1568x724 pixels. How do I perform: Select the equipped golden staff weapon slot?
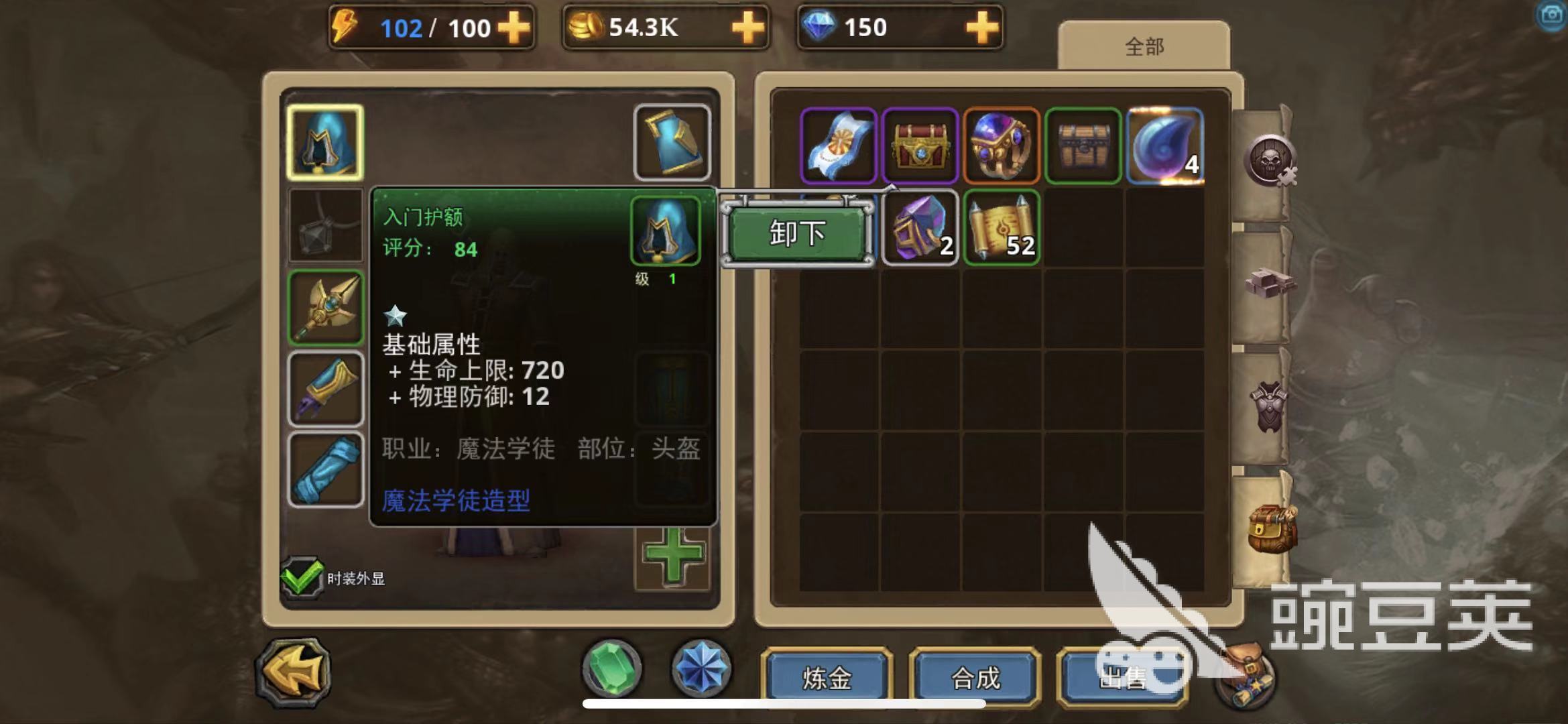coord(325,308)
